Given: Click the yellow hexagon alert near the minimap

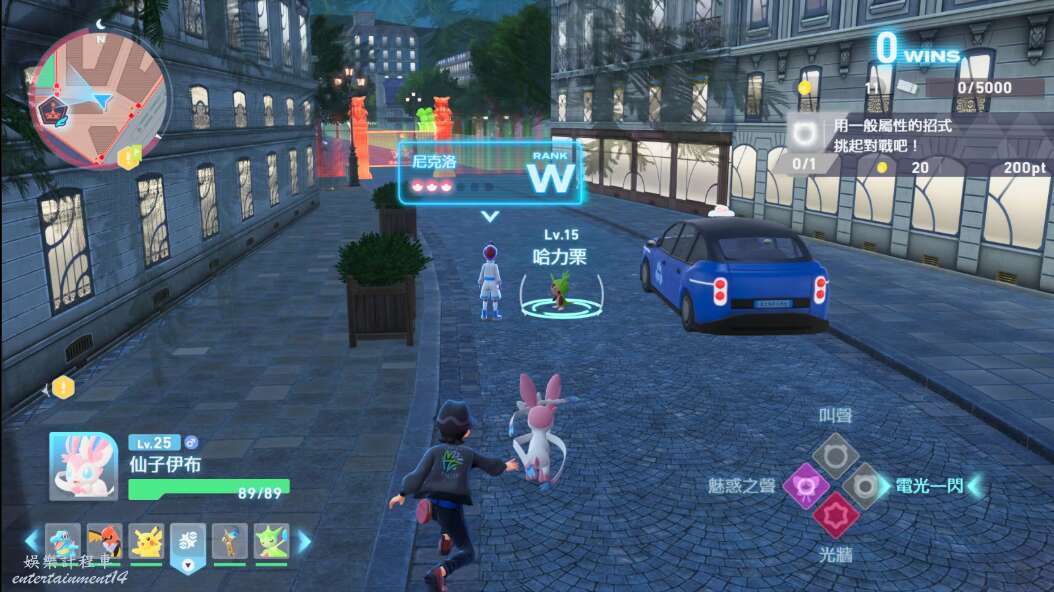Looking at the screenshot, I should pyautogui.click(x=129, y=157).
